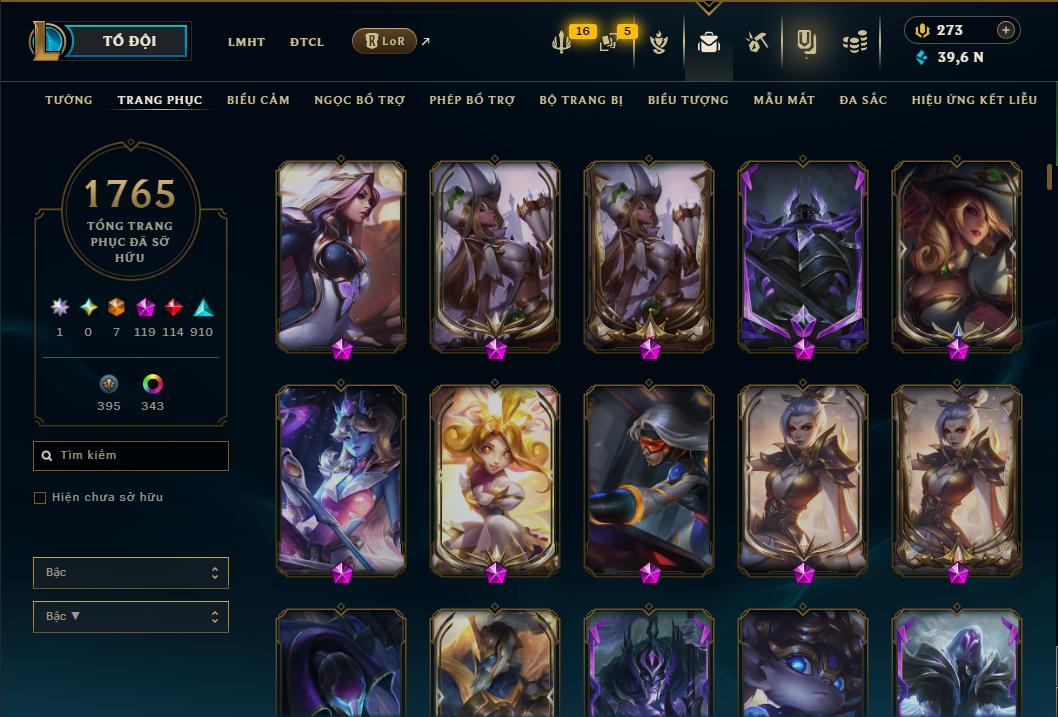Screen dimensions: 1058x717
Task: Open the NGỌC BỔ TRỢ tab
Action: pos(359,100)
